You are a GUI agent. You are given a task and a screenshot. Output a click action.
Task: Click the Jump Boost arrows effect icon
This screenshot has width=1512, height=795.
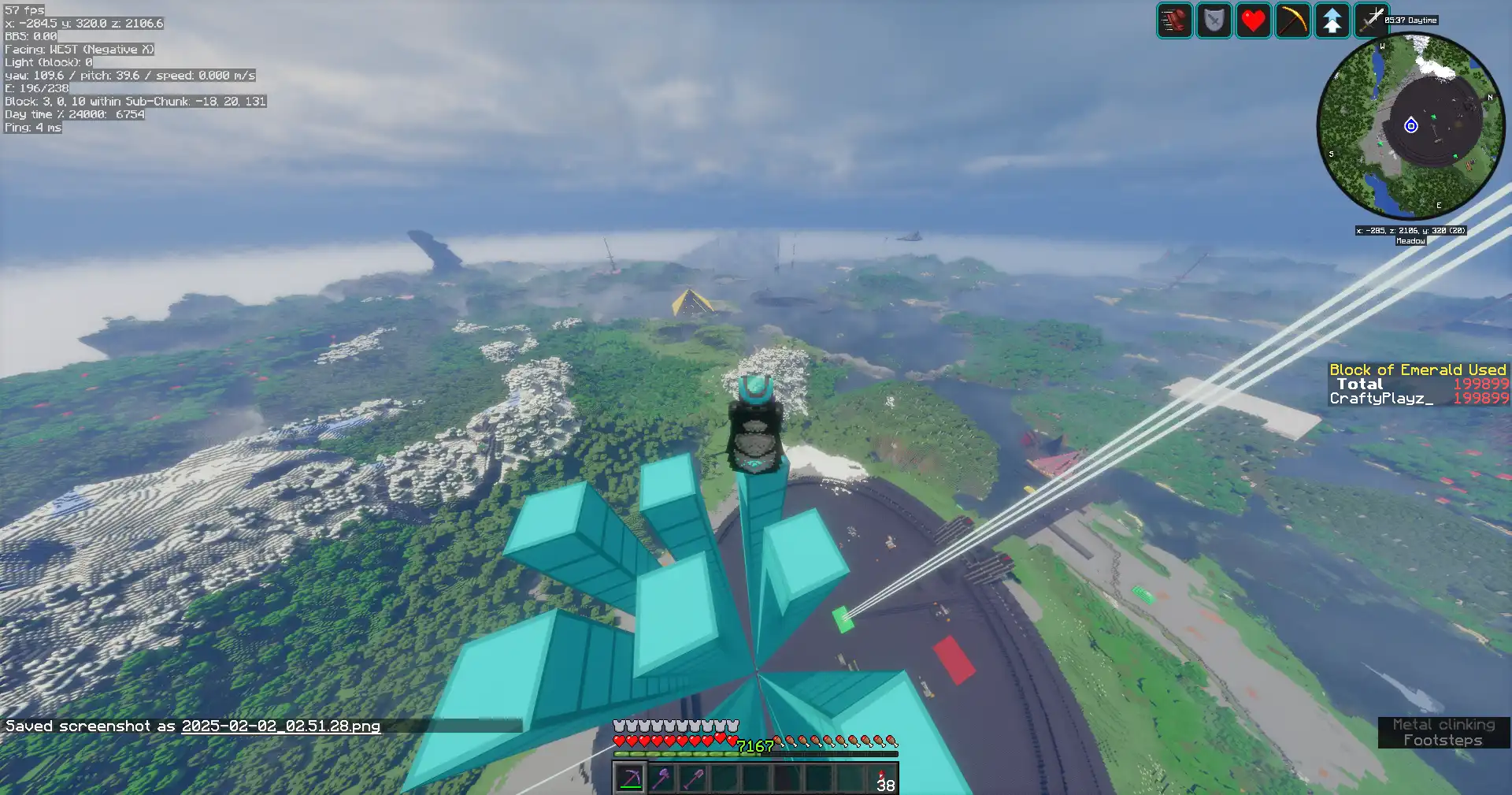[1332, 20]
